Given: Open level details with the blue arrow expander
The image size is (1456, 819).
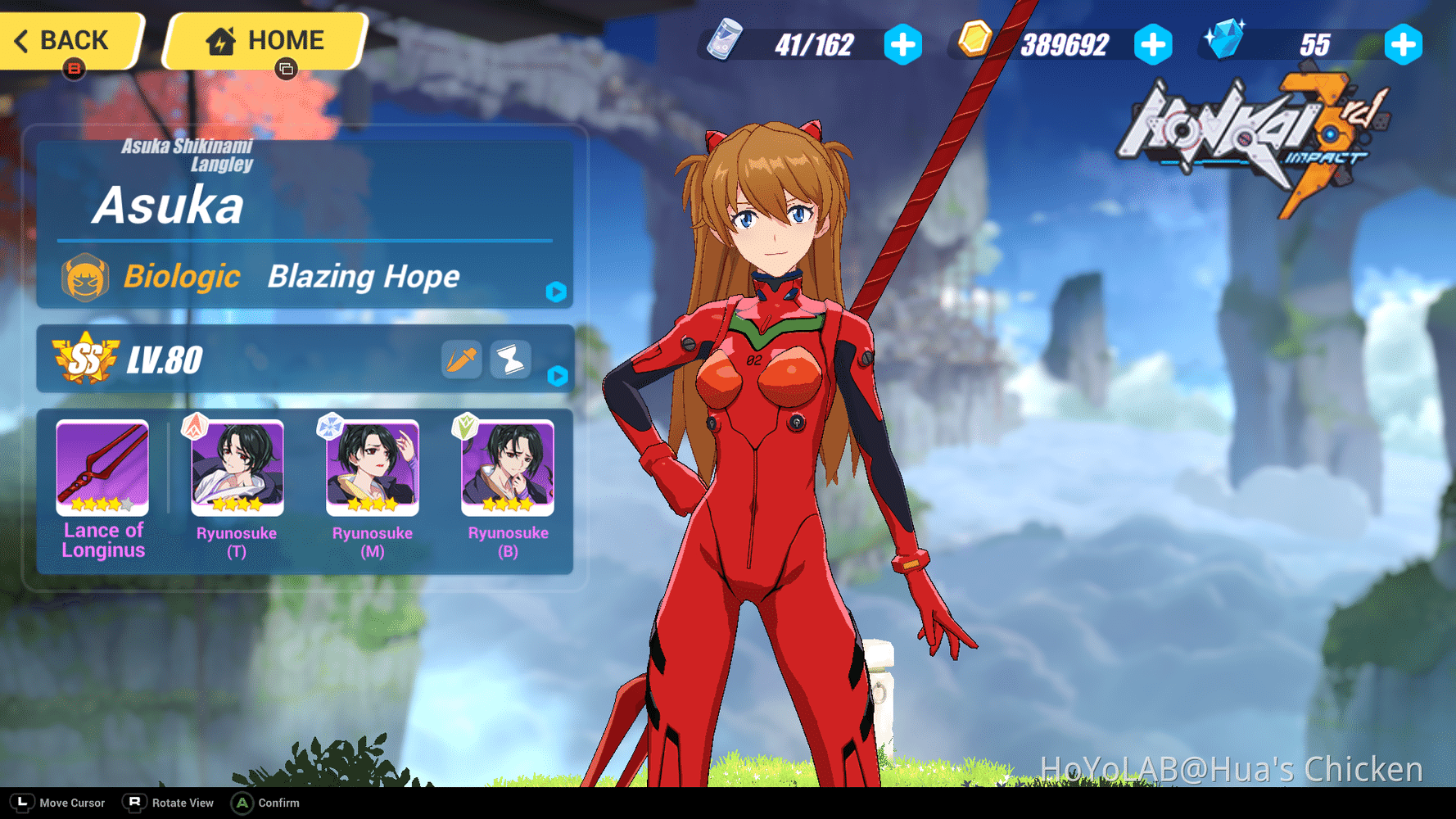Looking at the screenshot, I should 559,378.
